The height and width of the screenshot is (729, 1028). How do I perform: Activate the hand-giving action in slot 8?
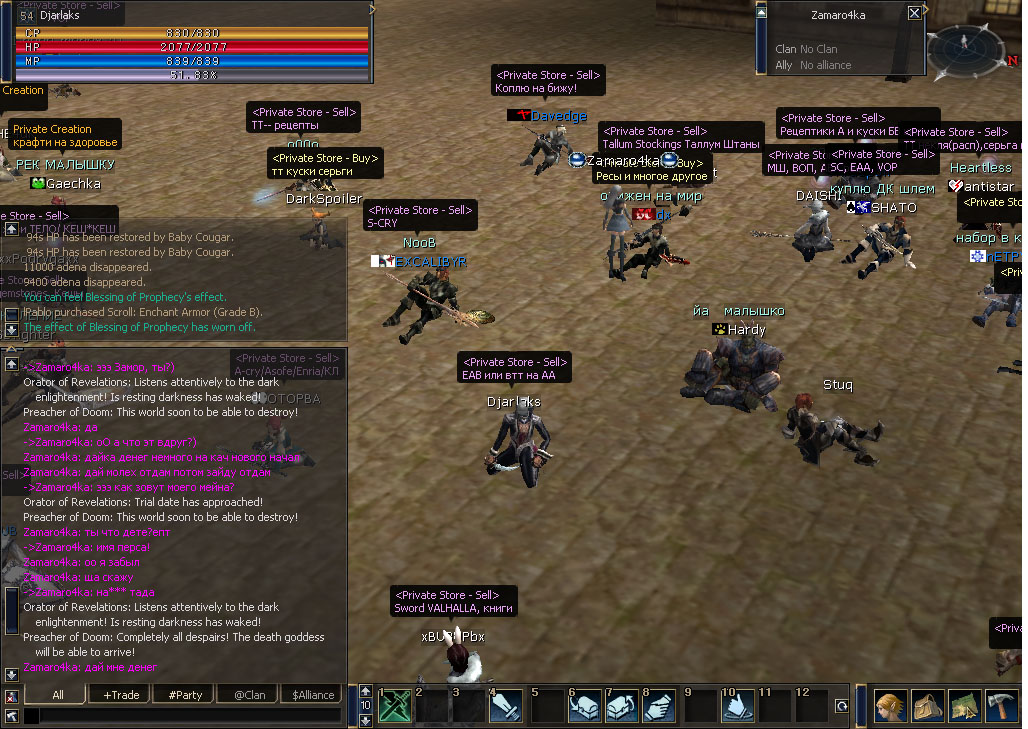point(658,705)
